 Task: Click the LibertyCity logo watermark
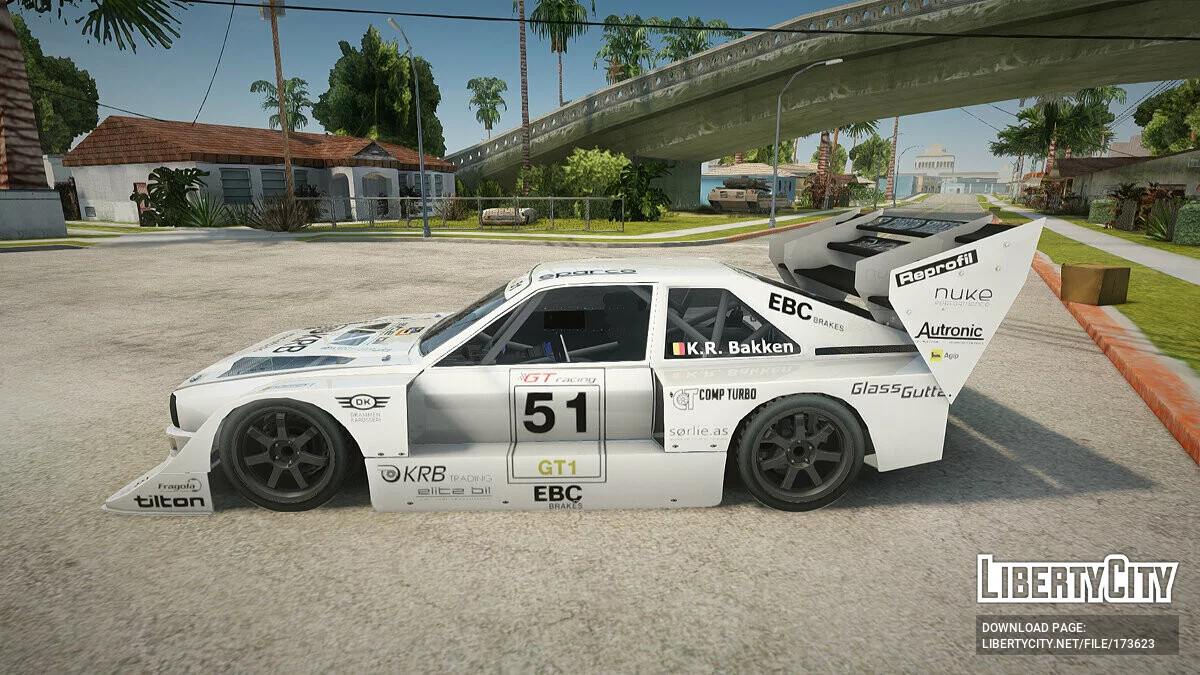point(1077,579)
